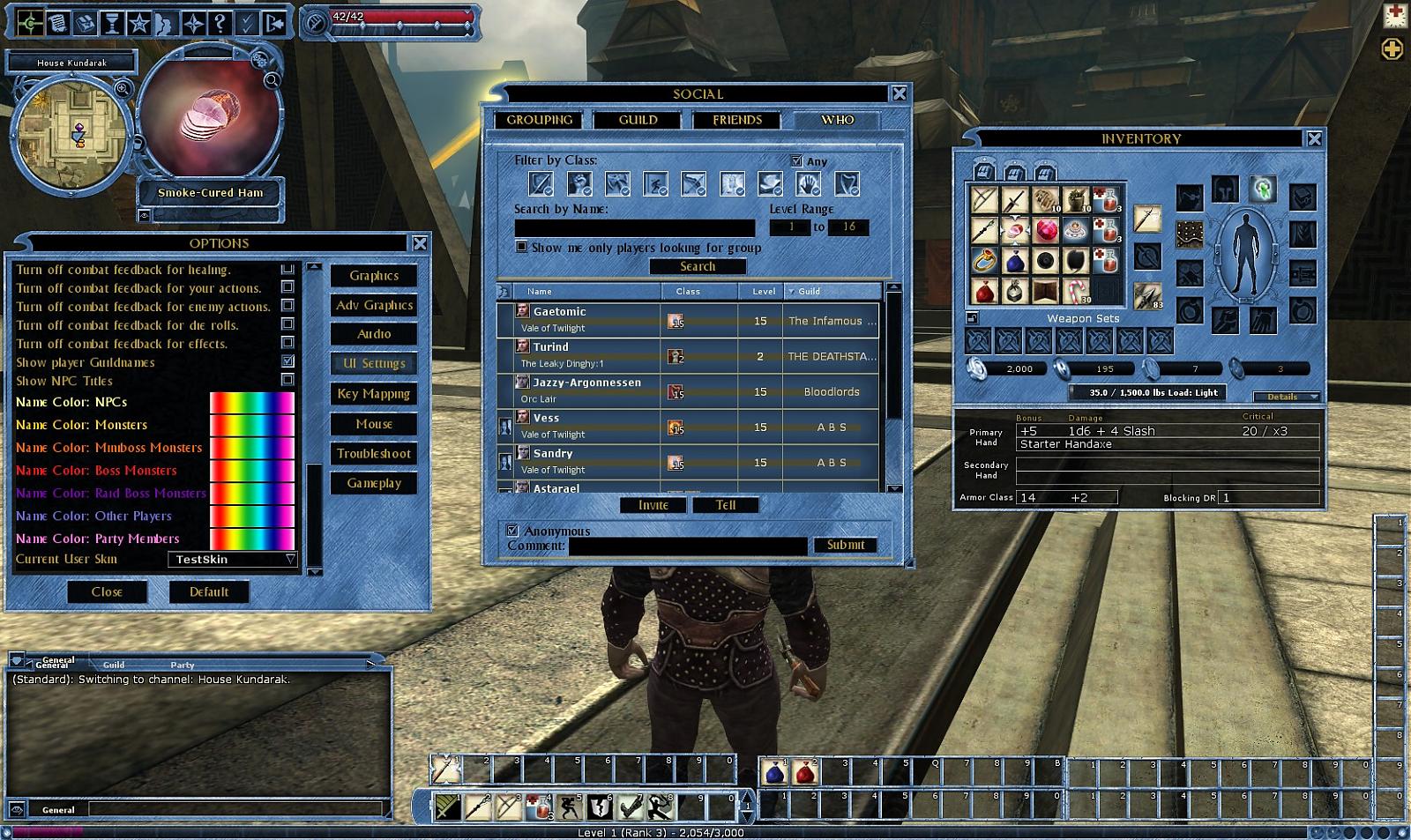Enable Show me only players looking for group
This screenshot has height=840, width=1411.
click(522, 248)
